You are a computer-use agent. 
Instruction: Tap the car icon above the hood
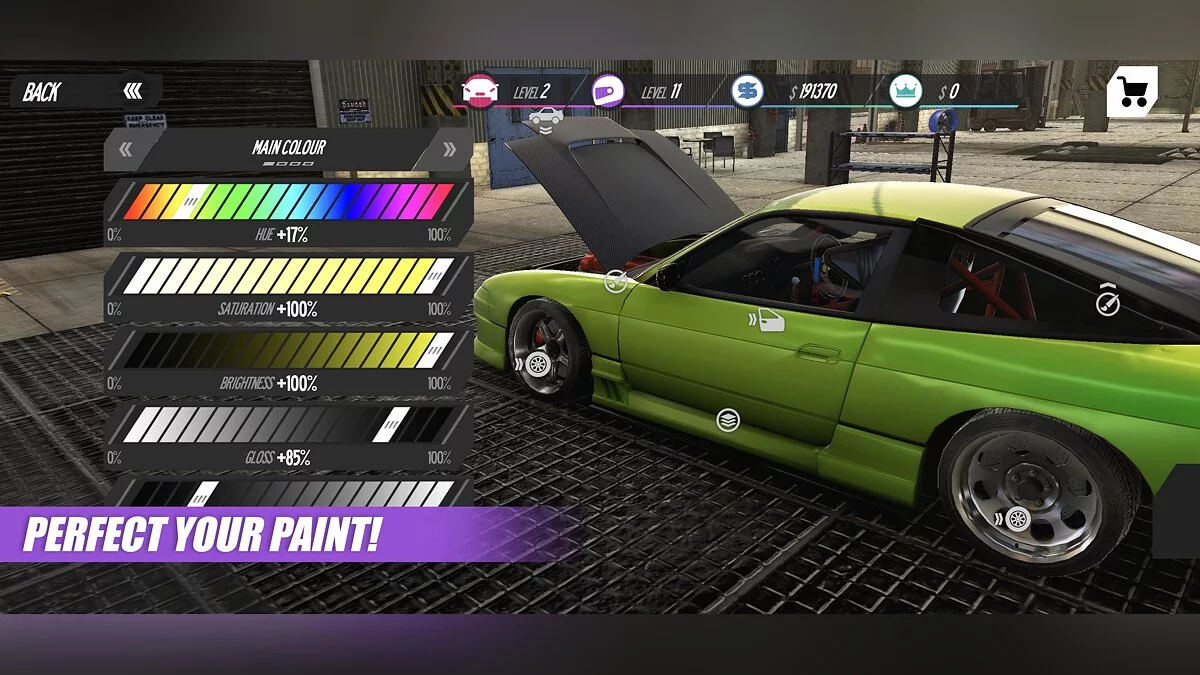(x=546, y=117)
